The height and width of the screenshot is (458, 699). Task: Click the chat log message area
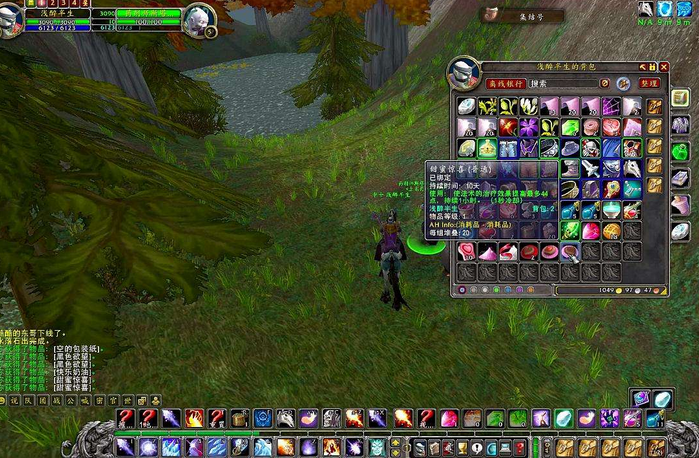click(x=50, y=365)
